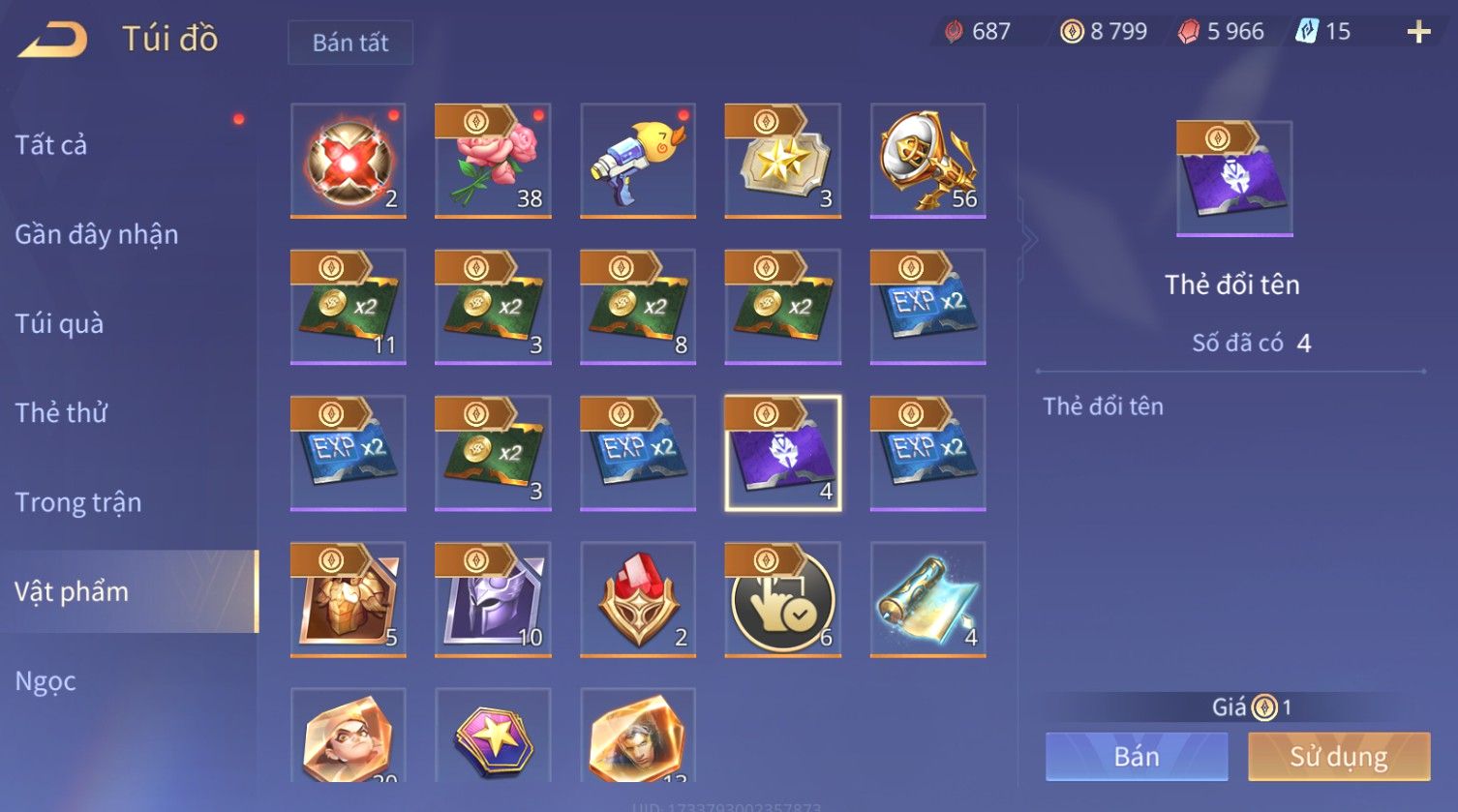This screenshot has width=1458, height=812.
Task: Switch to Trong trận category
Action: [x=78, y=502]
